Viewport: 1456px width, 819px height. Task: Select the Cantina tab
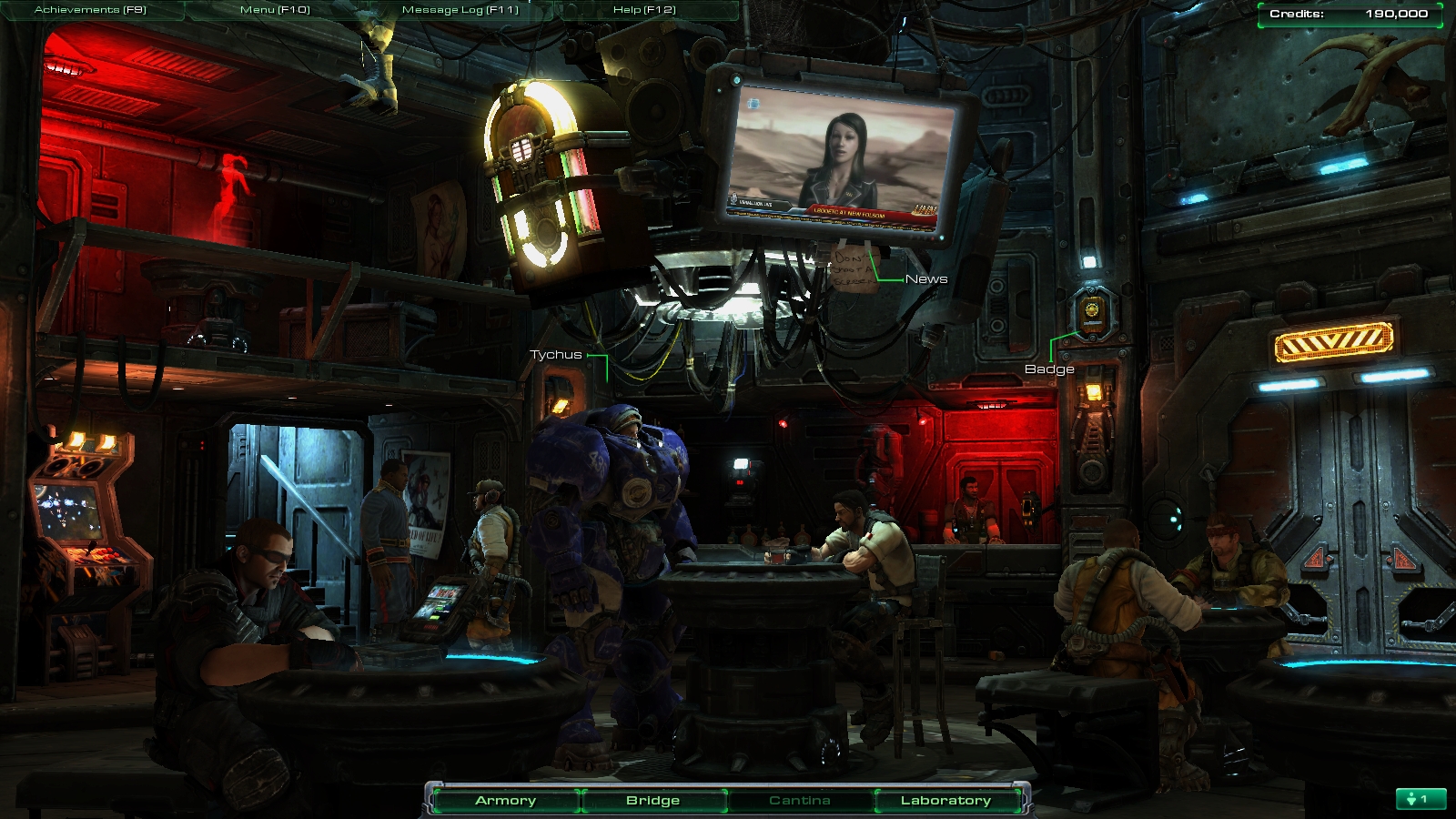click(x=799, y=801)
